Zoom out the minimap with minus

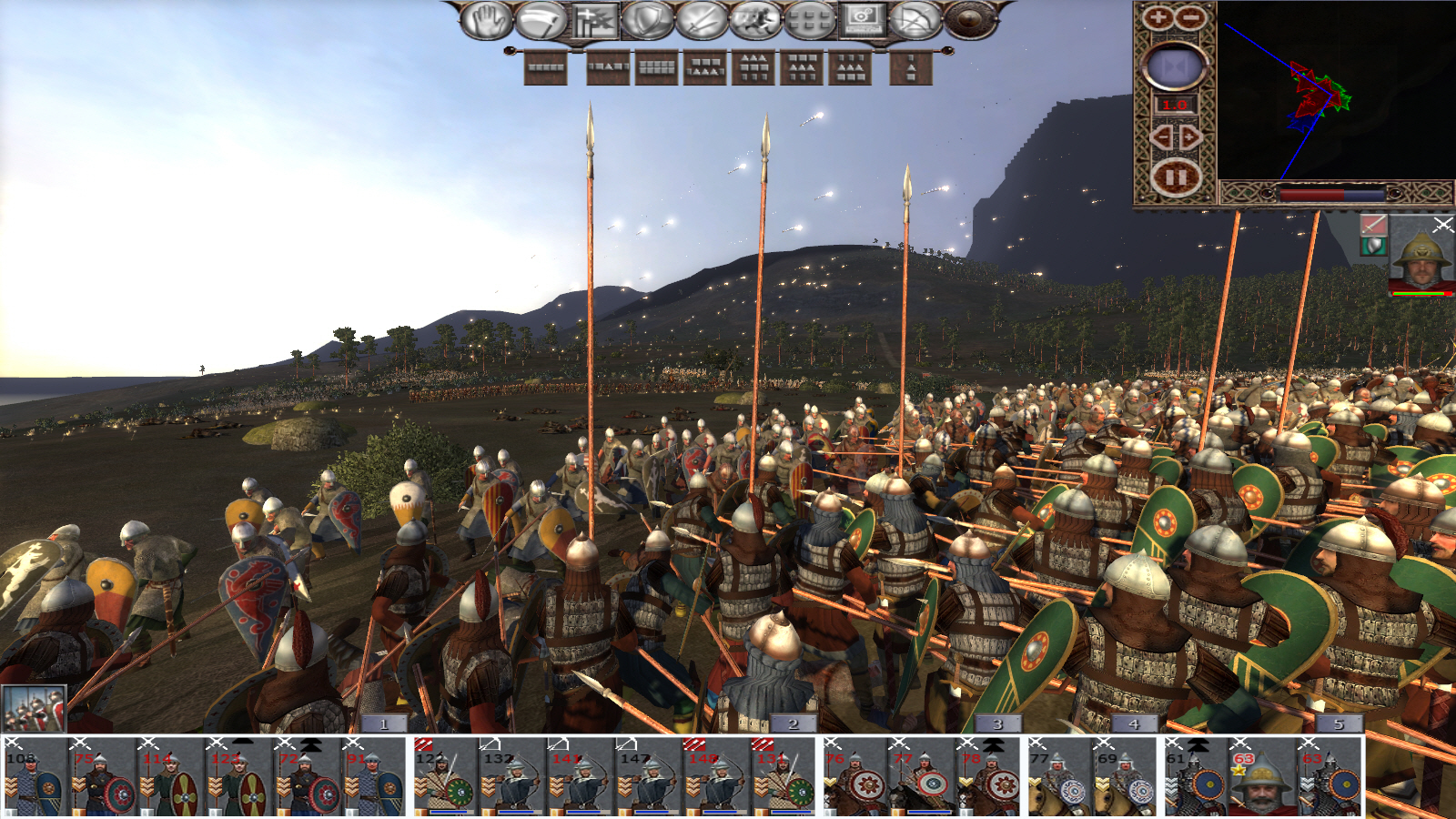[1189, 17]
